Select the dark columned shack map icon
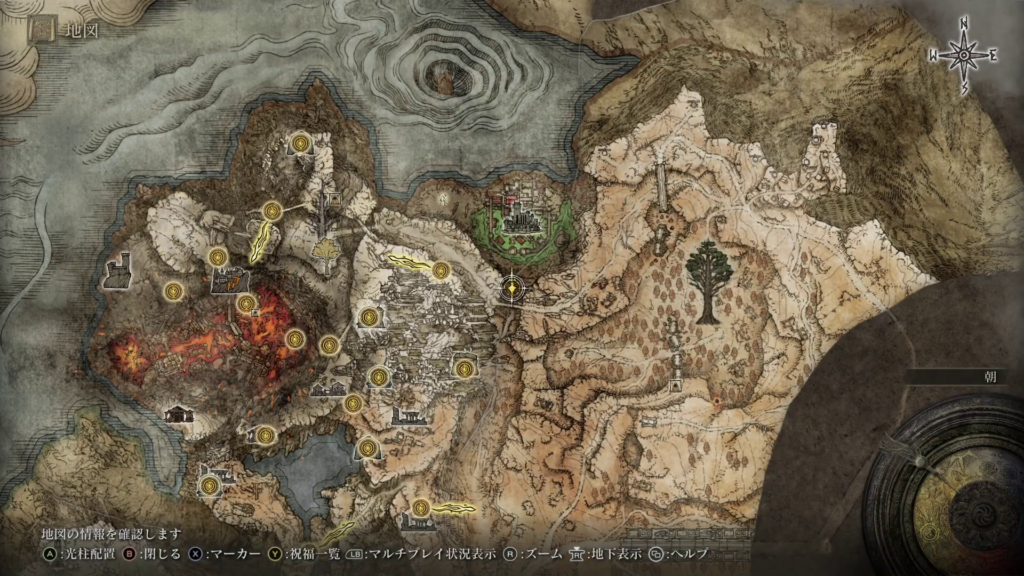Screen dimensions: 1024x576 pos(178,413)
